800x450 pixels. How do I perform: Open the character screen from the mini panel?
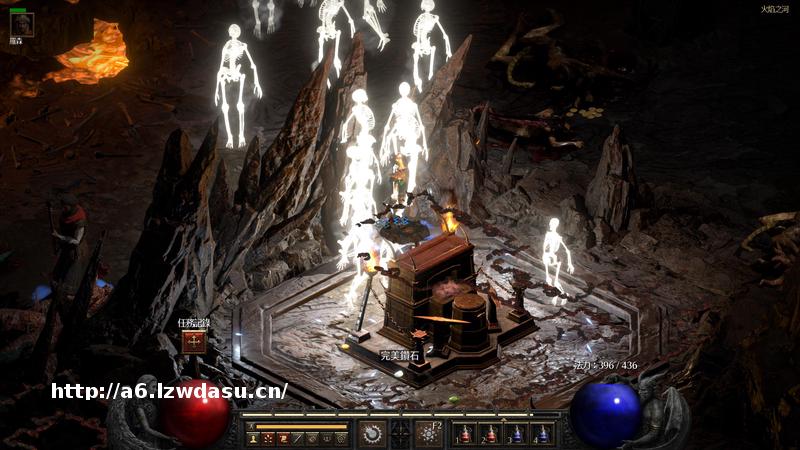coord(254,439)
